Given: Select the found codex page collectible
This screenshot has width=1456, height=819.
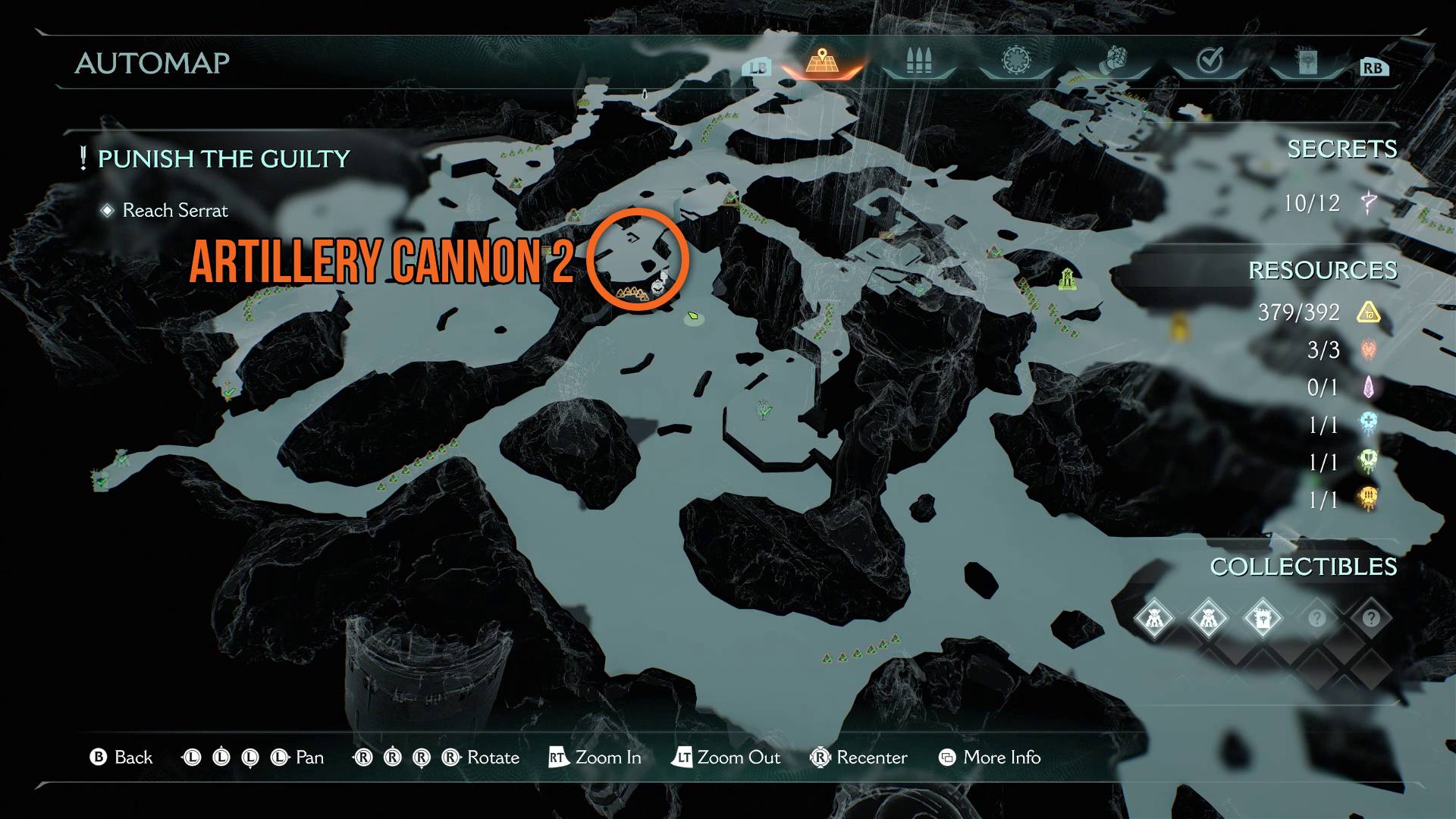Looking at the screenshot, I should [x=1263, y=618].
